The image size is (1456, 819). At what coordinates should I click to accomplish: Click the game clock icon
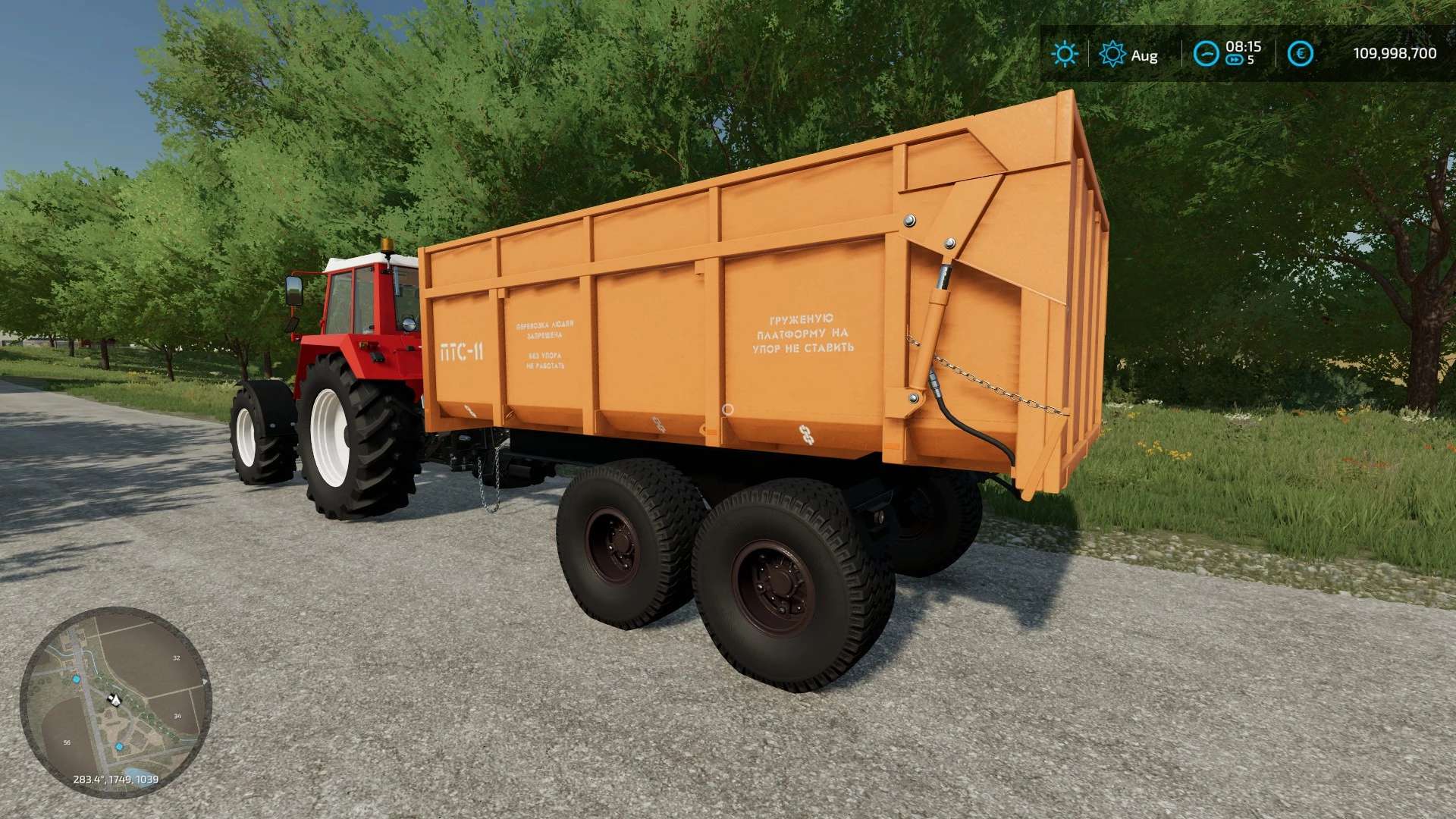1205,54
